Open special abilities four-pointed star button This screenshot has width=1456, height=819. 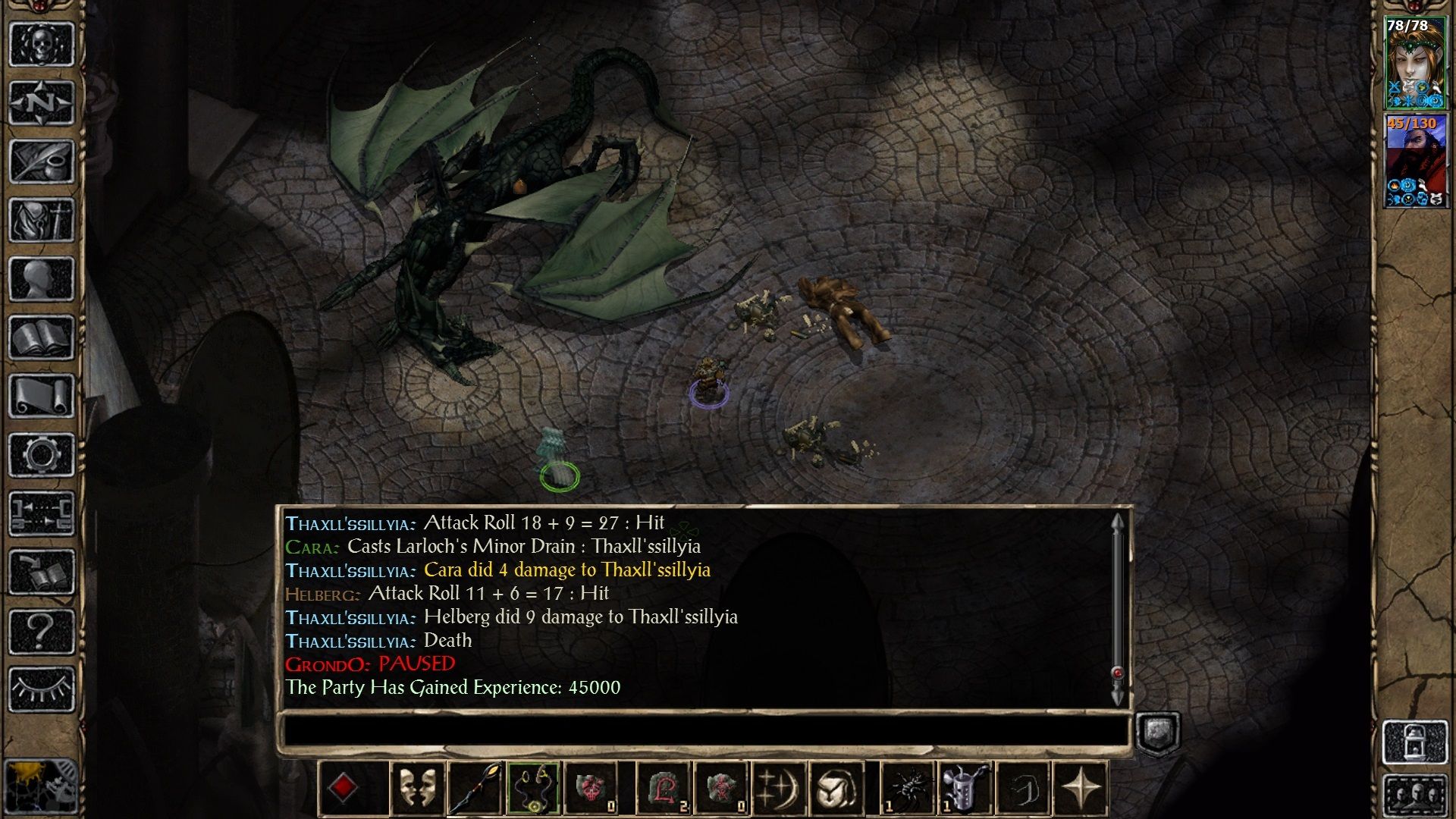point(1081,789)
